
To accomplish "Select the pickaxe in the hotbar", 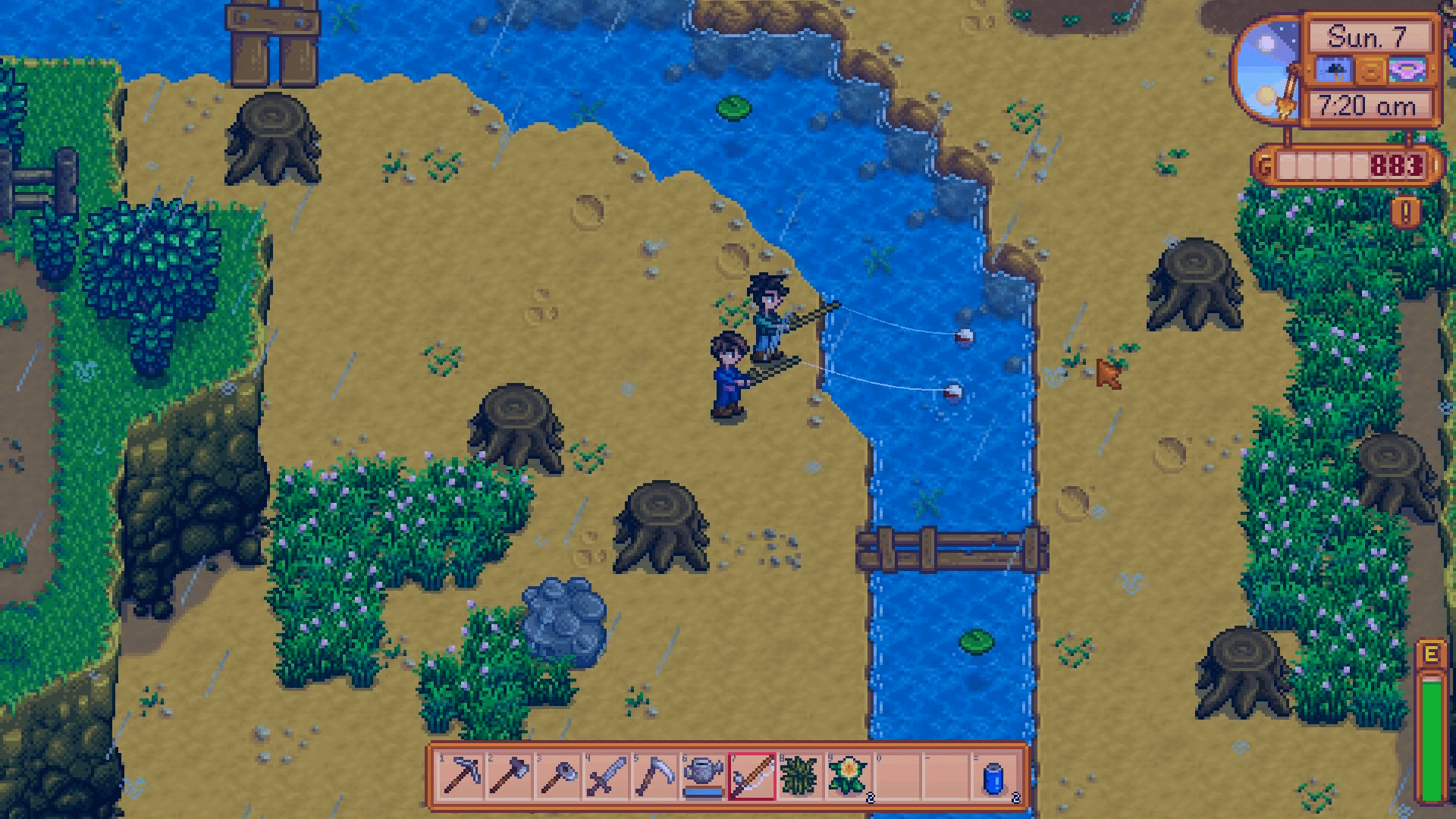I will pos(460,776).
